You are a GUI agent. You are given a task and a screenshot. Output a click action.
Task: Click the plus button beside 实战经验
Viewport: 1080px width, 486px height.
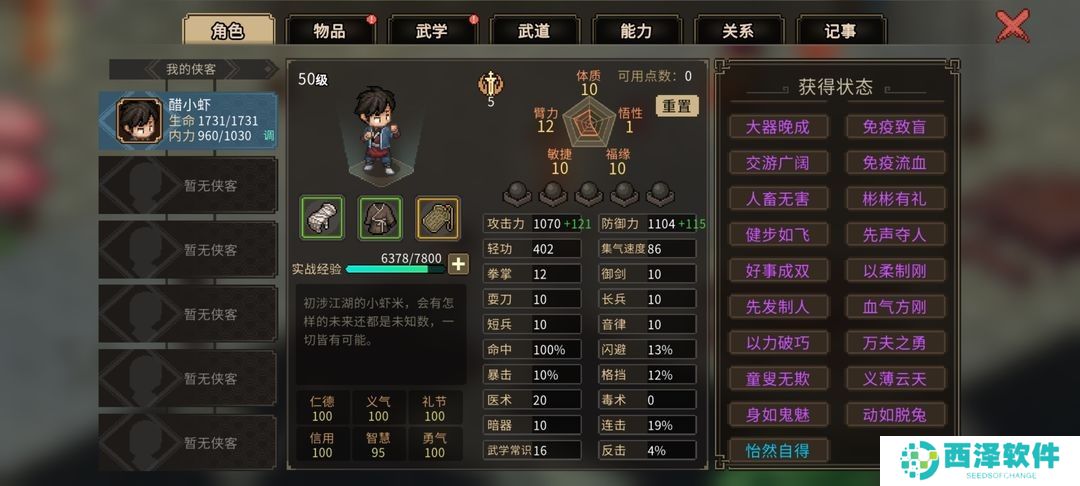click(458, 265)
